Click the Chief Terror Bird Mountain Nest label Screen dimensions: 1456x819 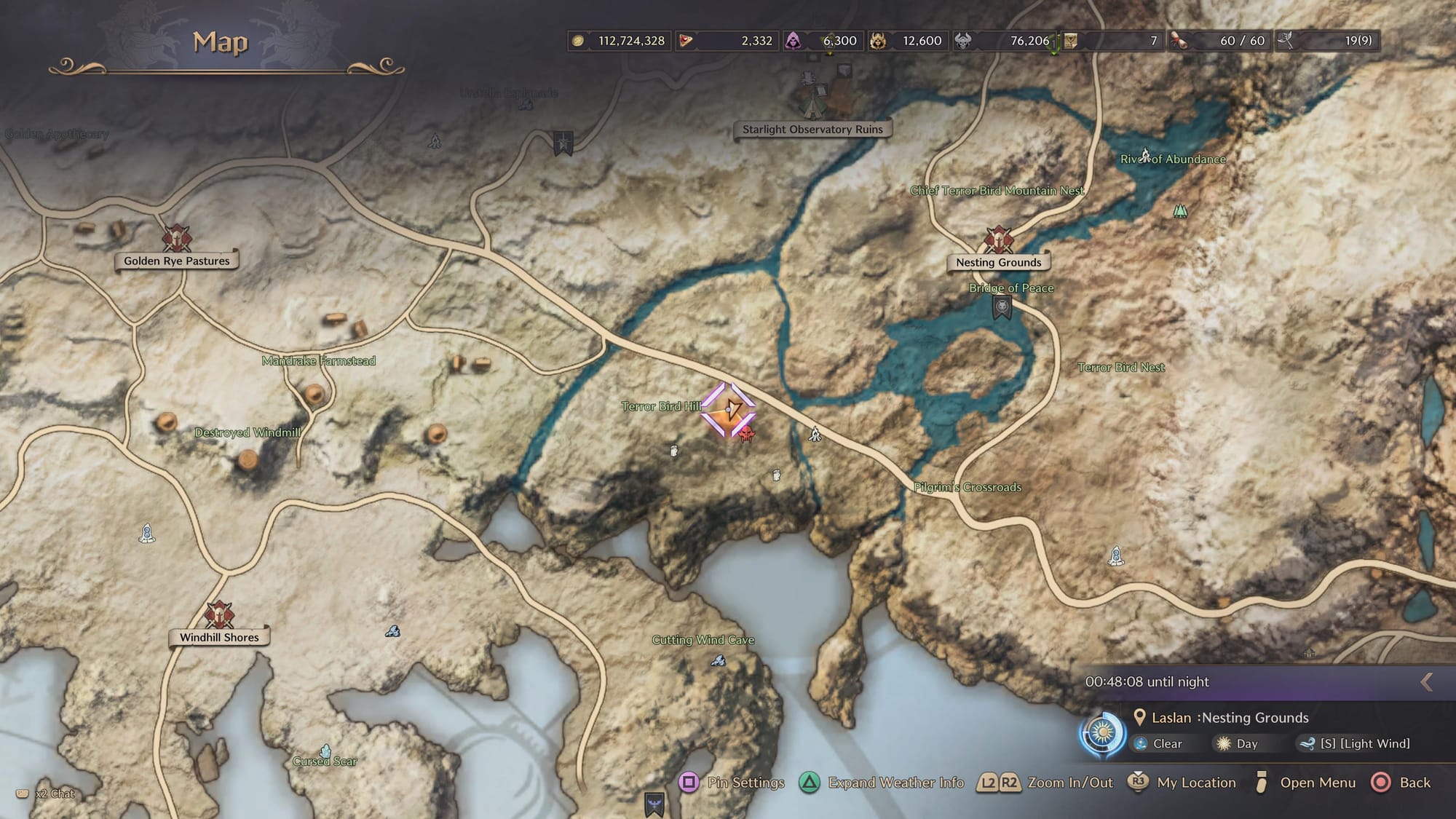[997, 191]
